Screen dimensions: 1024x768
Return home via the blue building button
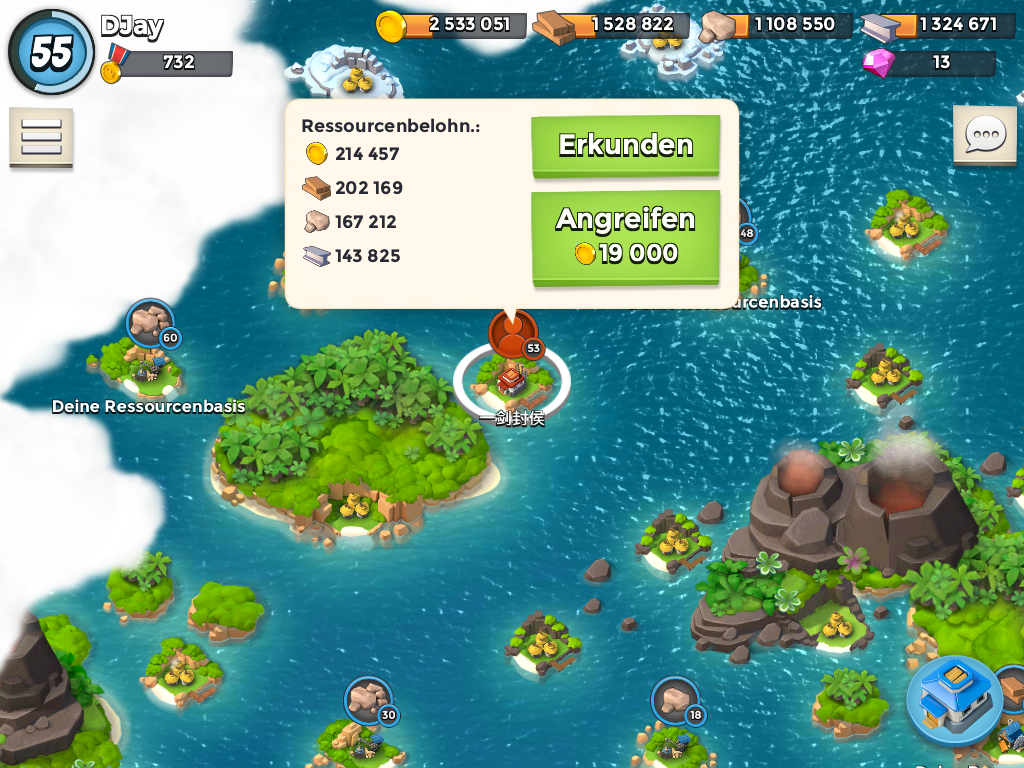click(954, 700)
